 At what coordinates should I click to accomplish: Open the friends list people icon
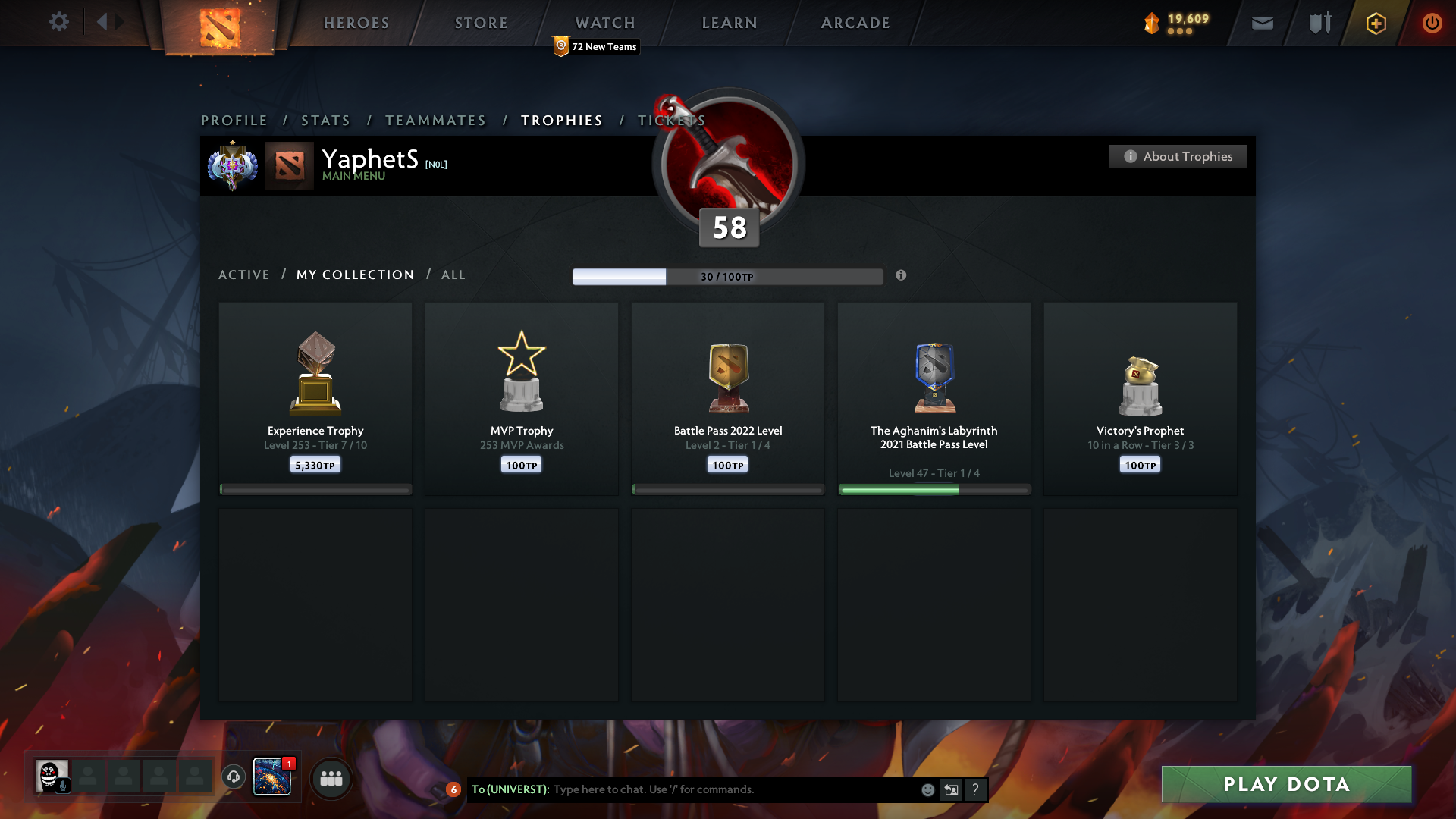pyautogui.click(x=331, y=777)
